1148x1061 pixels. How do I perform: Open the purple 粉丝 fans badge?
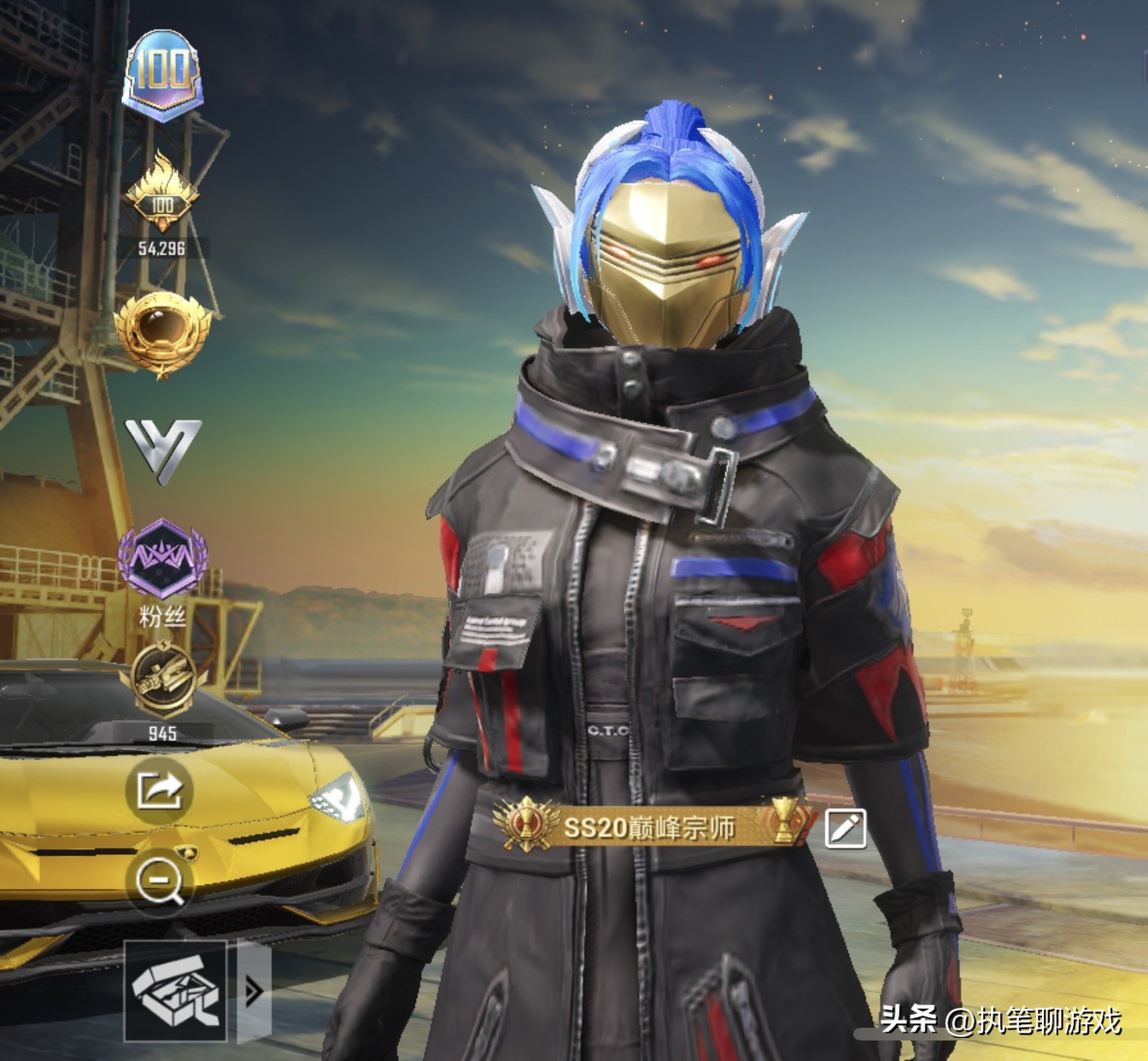pos(161,561)
